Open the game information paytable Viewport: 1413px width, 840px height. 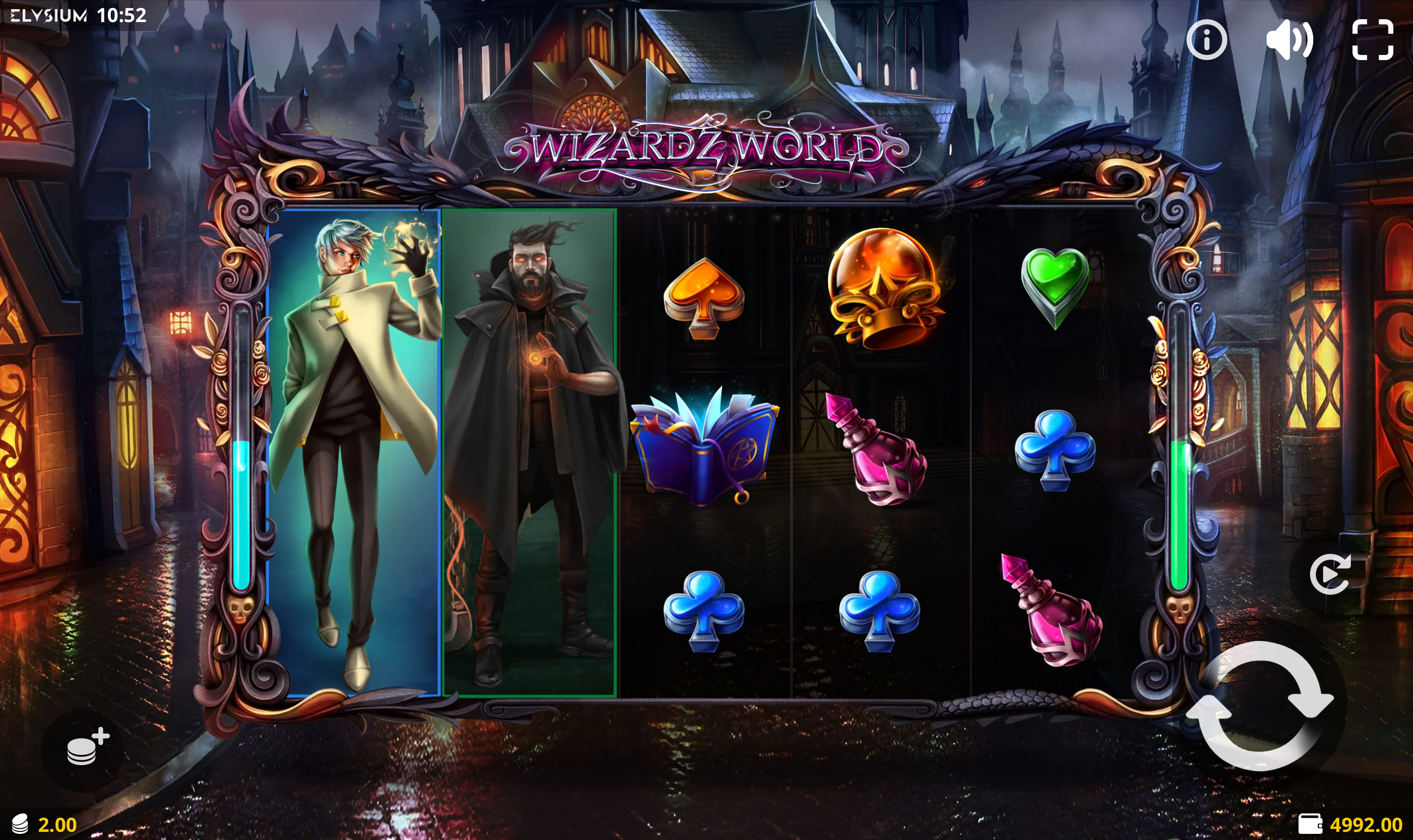[1207, 39]
